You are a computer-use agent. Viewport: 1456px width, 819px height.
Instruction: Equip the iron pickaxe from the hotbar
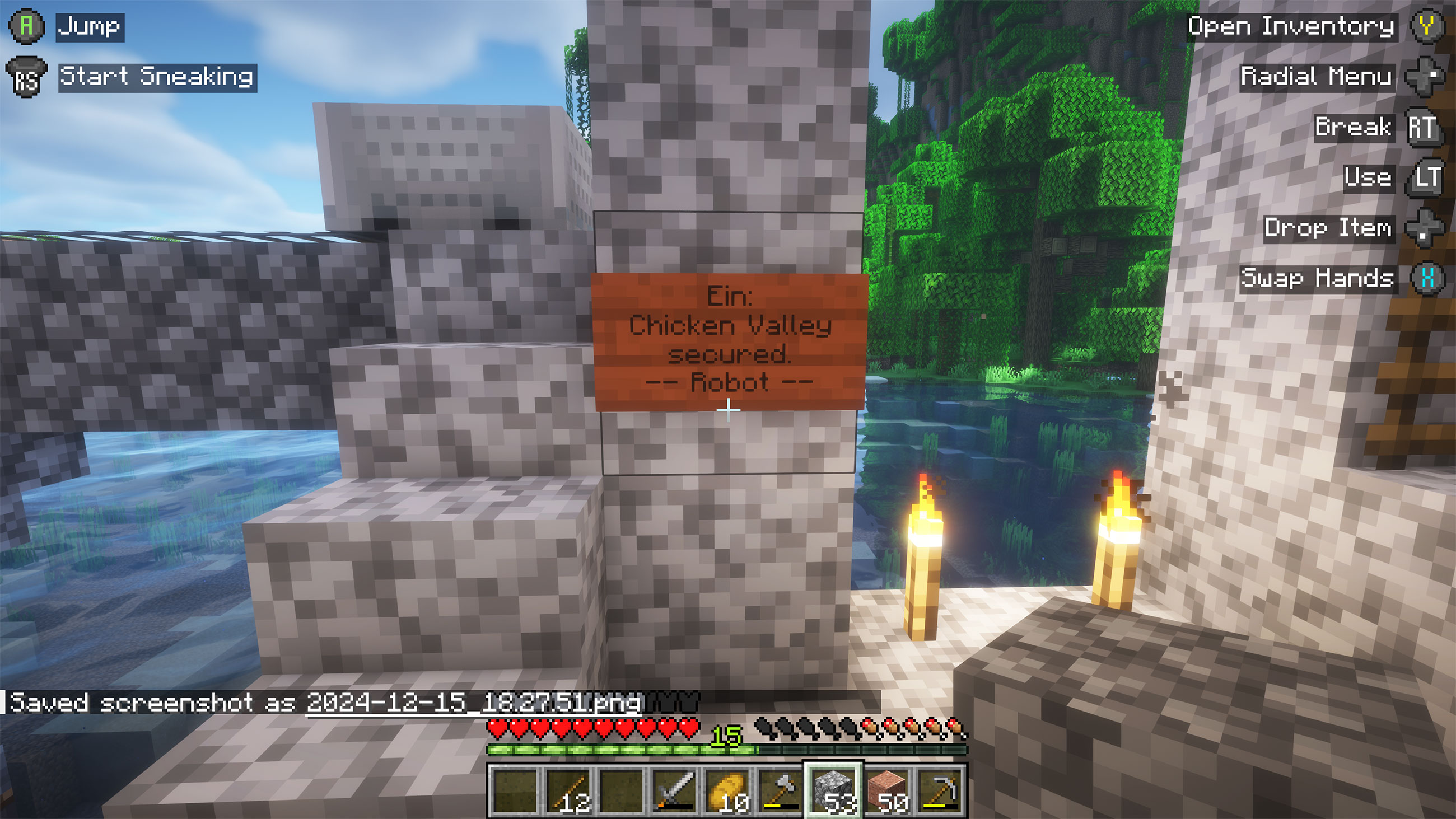tap(939, 790)
